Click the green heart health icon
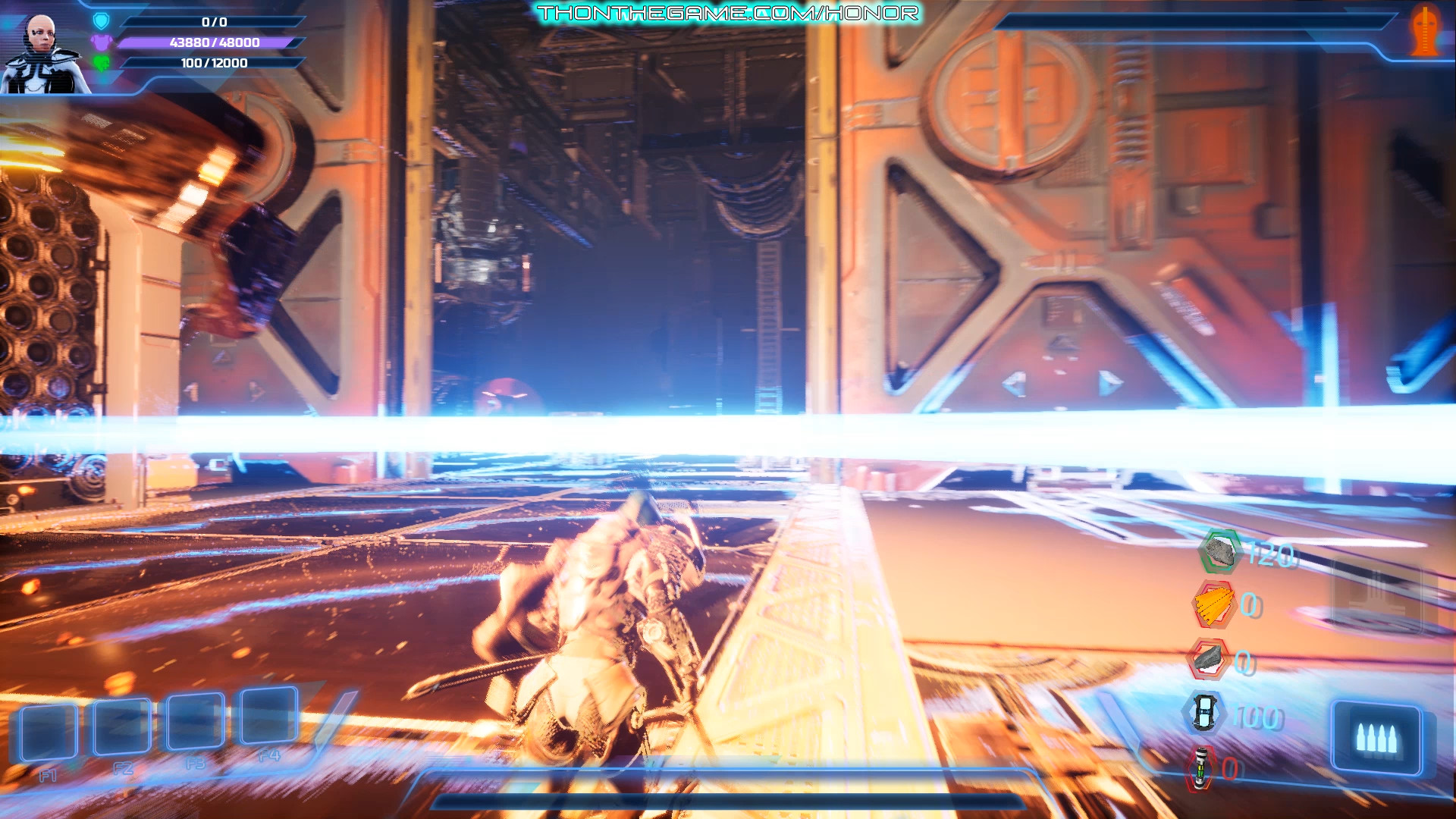This screenshot has height=819, width=1456. [102, 65]
